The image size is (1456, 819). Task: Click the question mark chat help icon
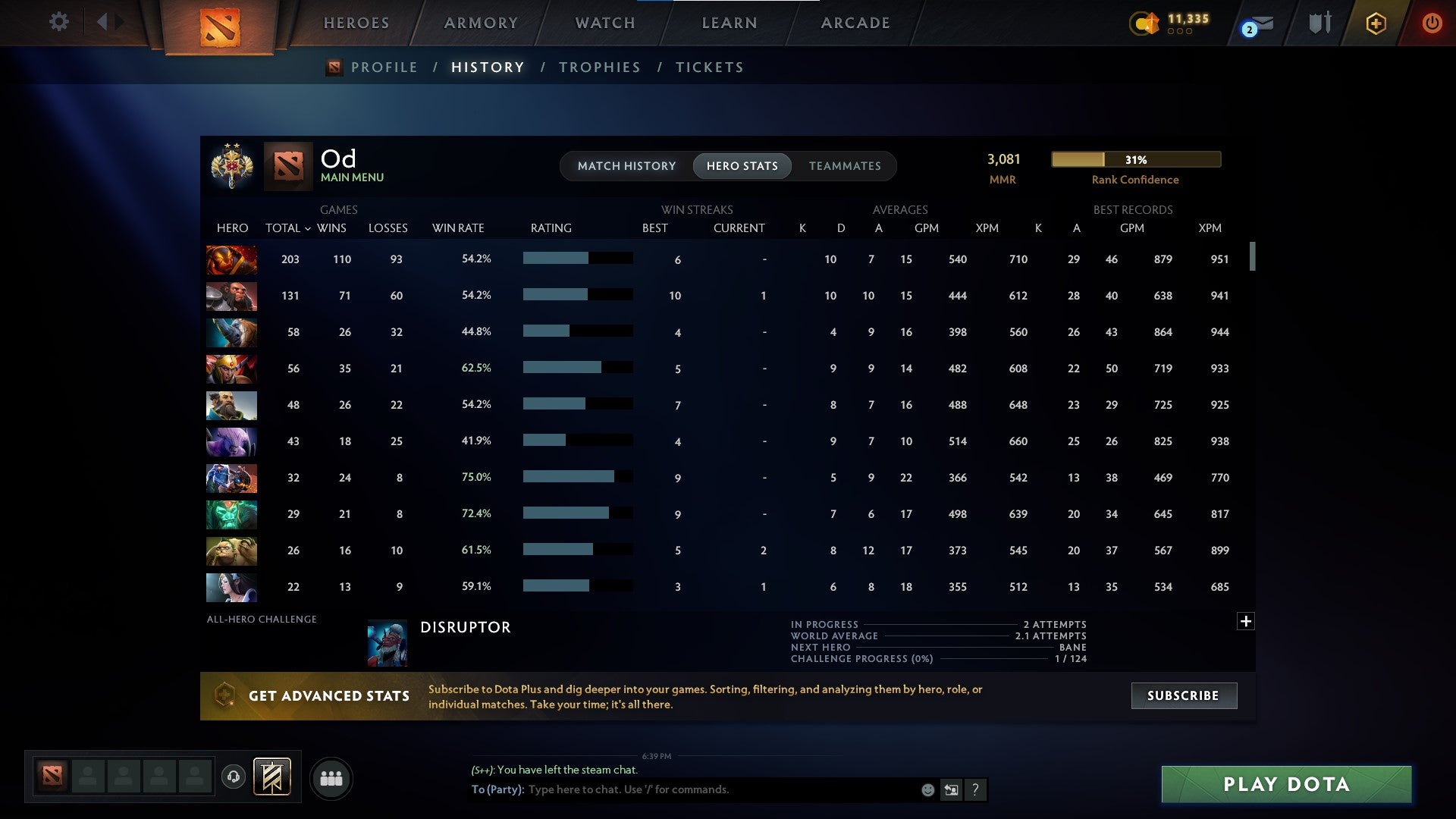click(976, 789)
